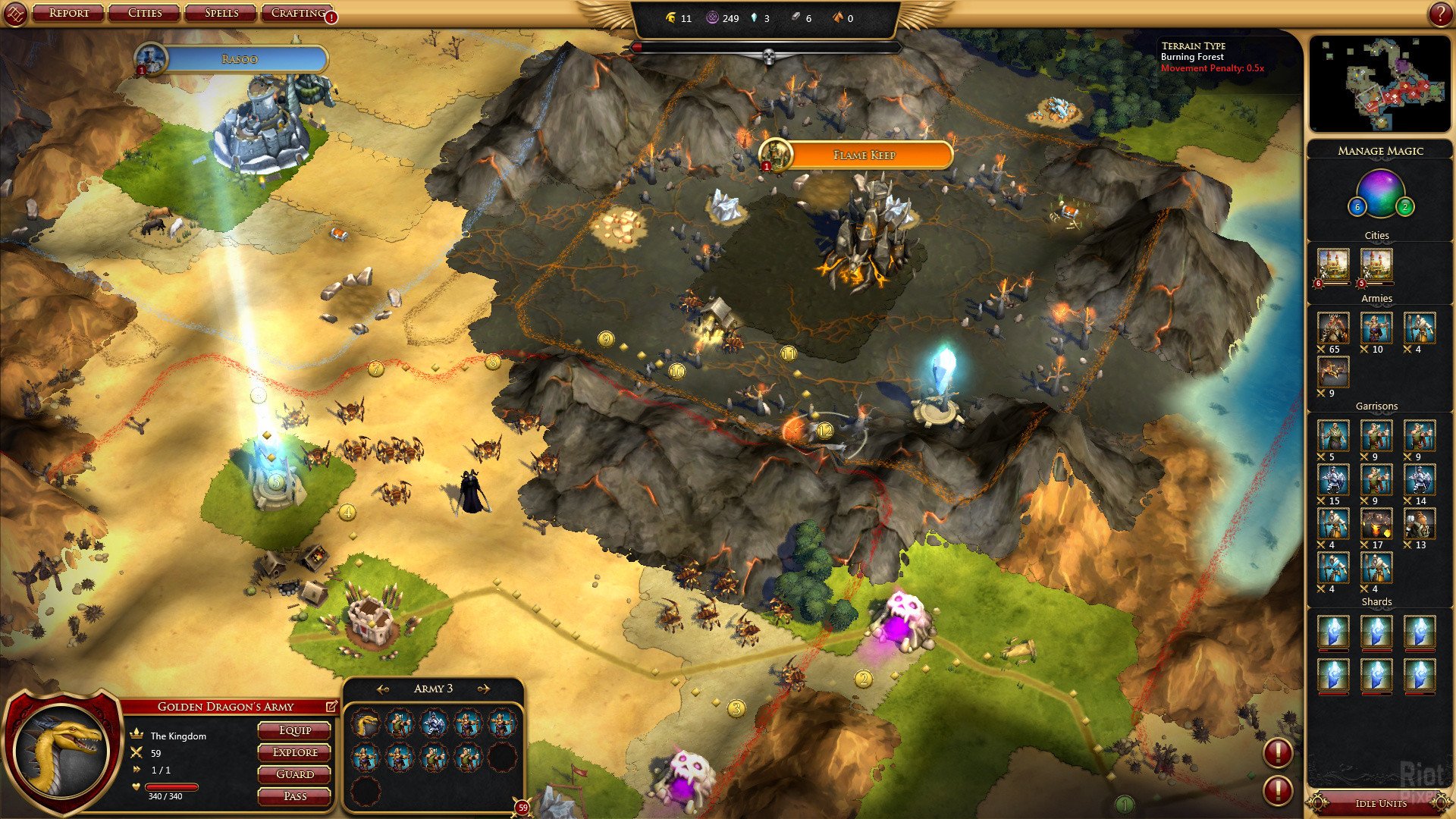Open the Cities menu
This screenshot has height=819, width=1456.
(x=145, y=13)
